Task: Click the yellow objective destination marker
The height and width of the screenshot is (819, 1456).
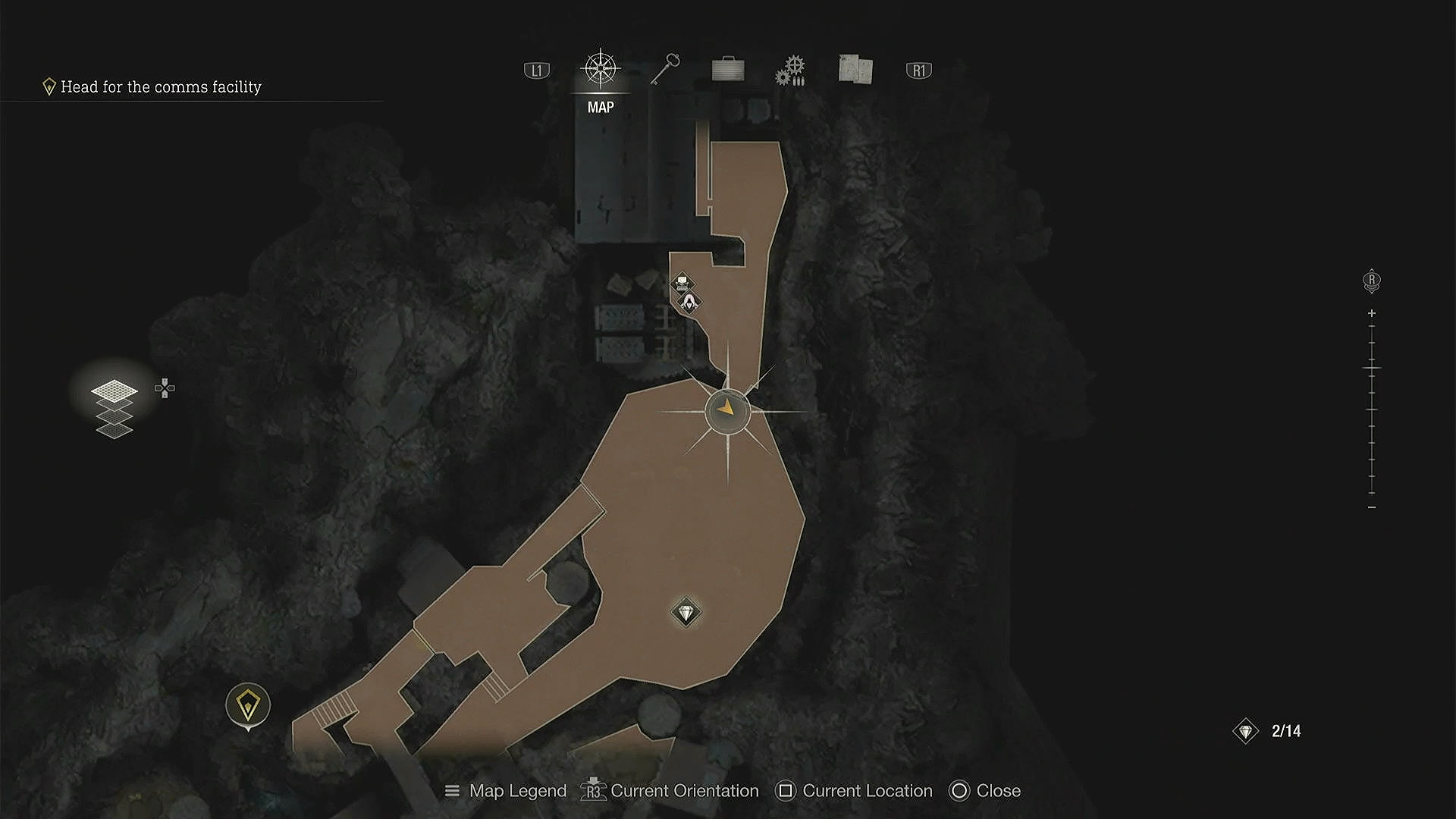Action: click(x=248, y=704)
